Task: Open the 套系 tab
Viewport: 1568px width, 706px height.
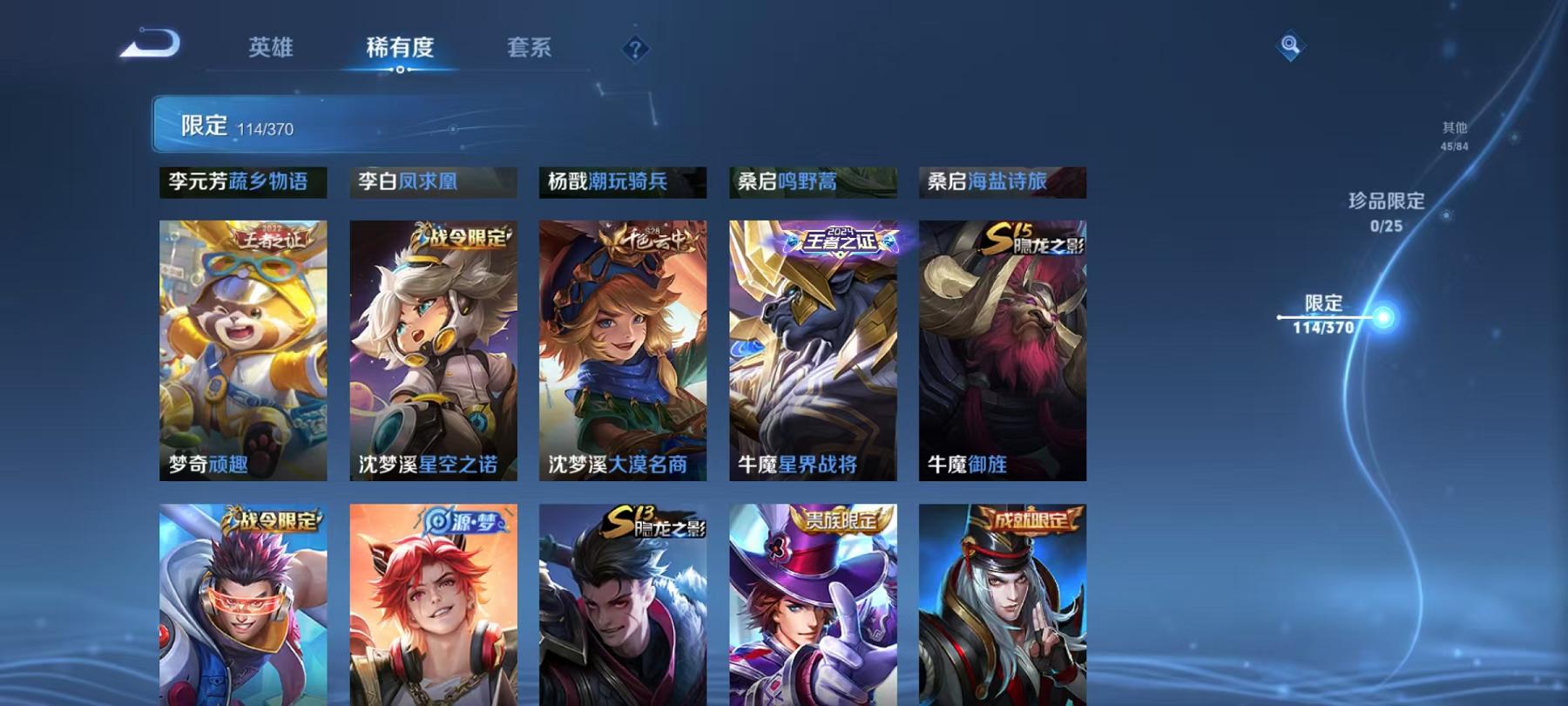Action: tap(531, 50)
